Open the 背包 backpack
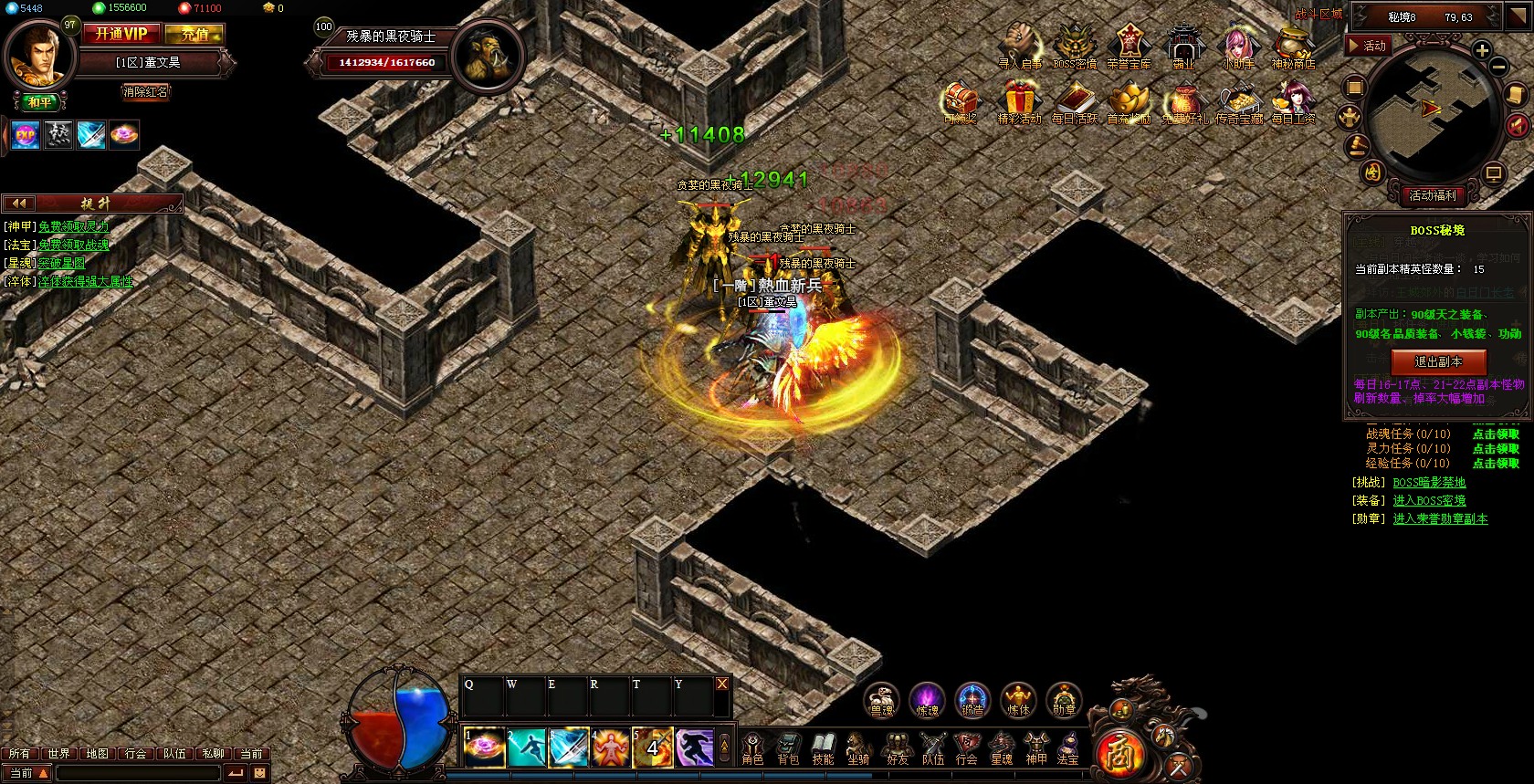 788,747
